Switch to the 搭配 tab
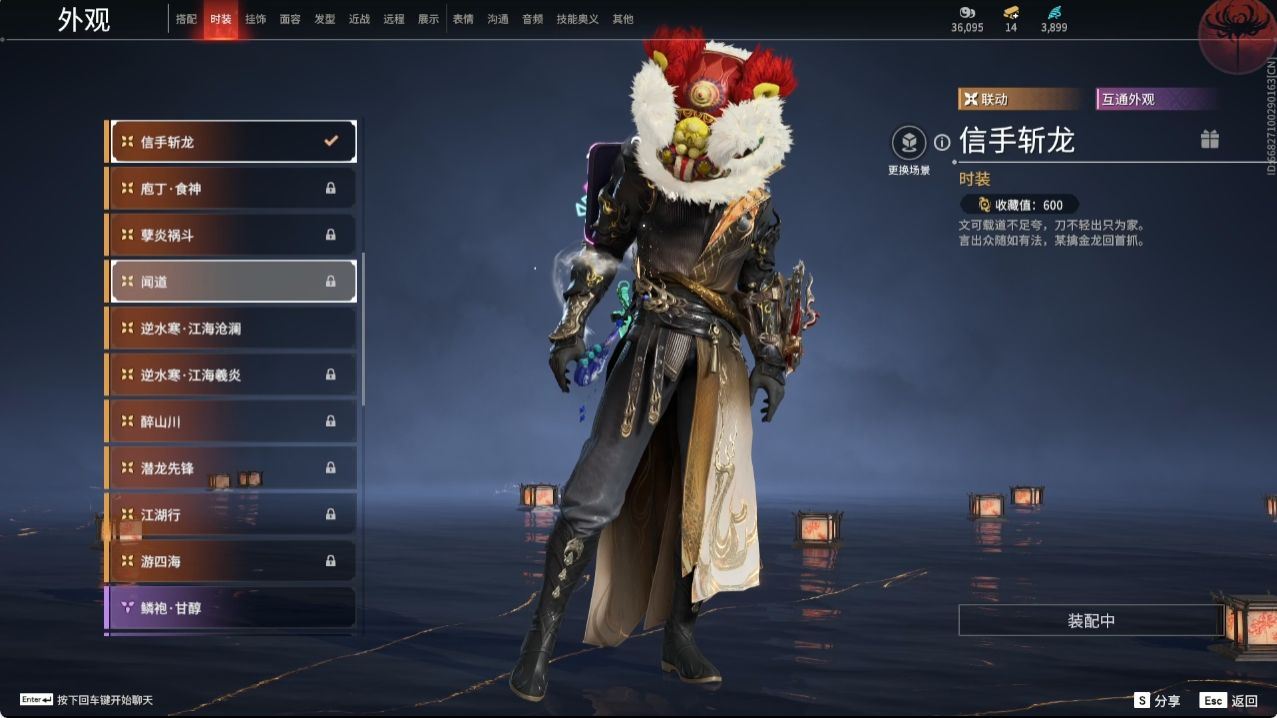The image size is (1277, 718). pos(186,19)
